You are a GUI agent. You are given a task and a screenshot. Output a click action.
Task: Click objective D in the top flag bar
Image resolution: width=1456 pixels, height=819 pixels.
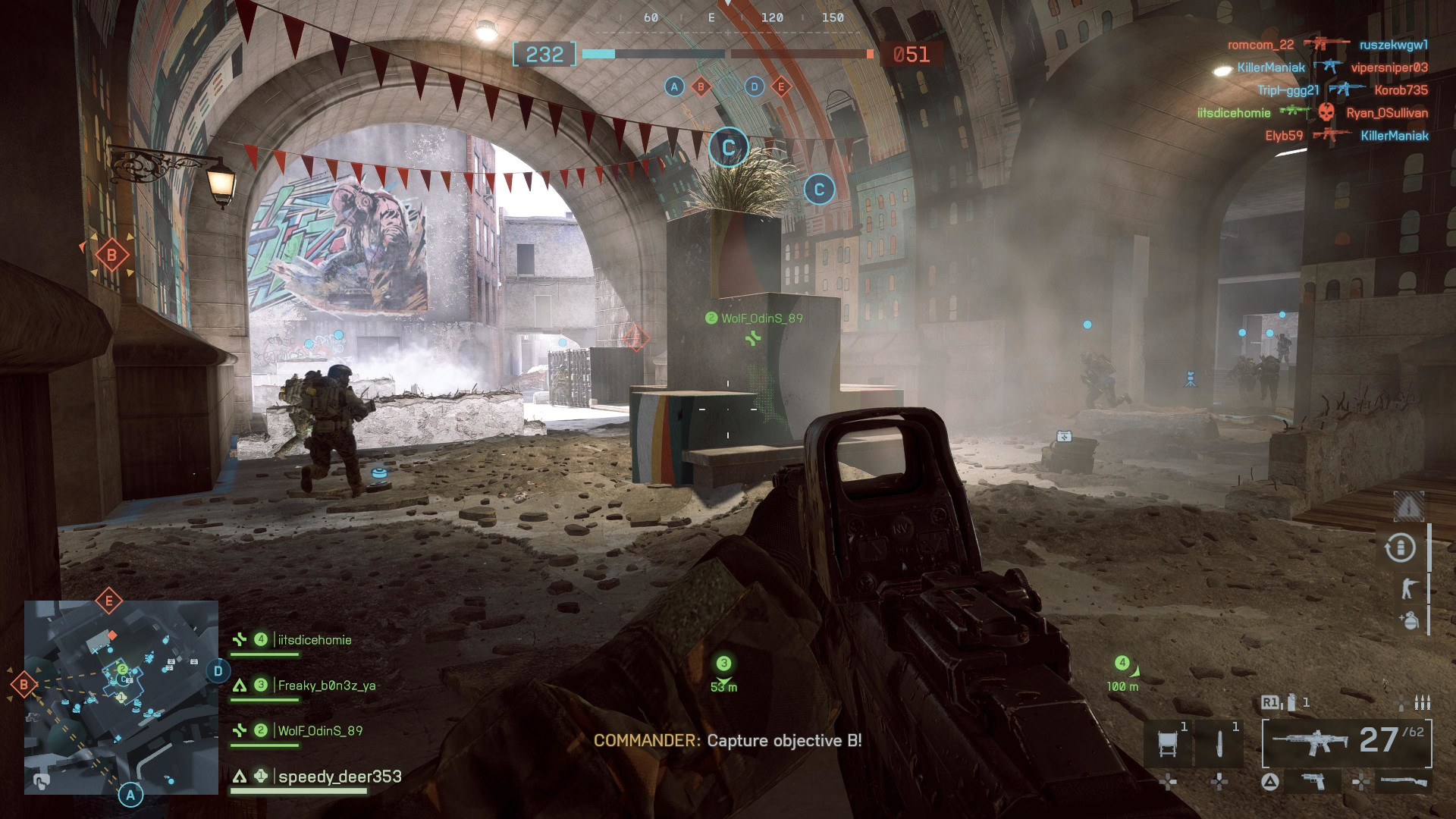pos(754,86)
